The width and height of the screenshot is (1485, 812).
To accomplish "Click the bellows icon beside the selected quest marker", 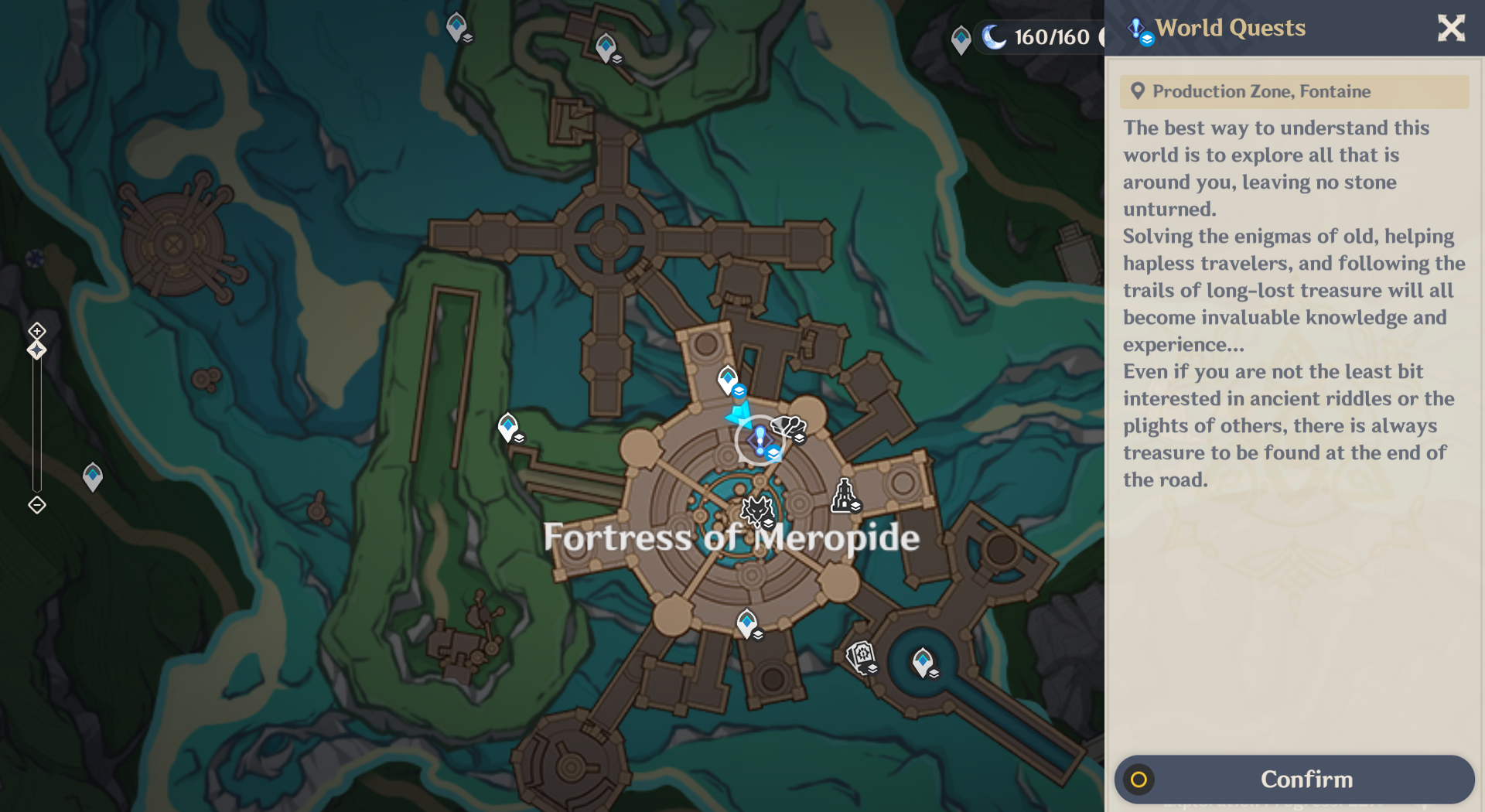I will (787, 425).
